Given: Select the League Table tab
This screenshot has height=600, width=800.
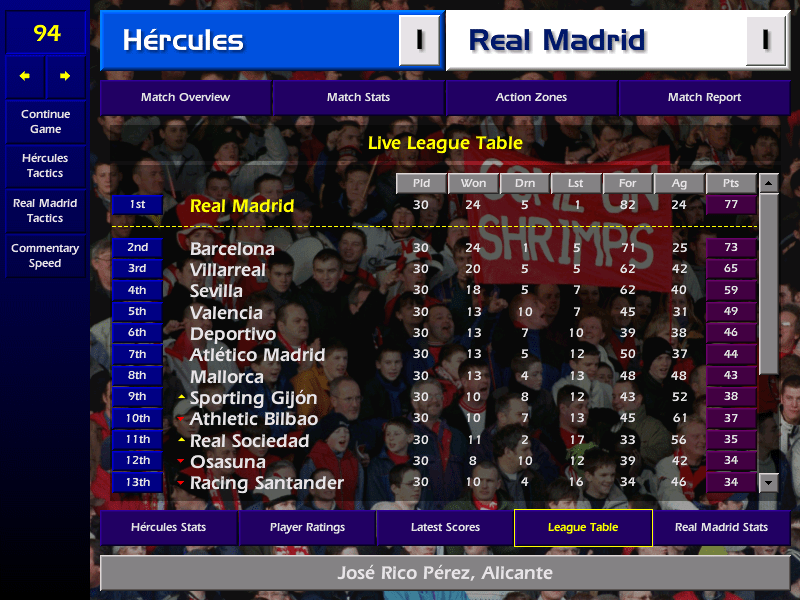Looking at the screenshot, I should coord(583,528).
